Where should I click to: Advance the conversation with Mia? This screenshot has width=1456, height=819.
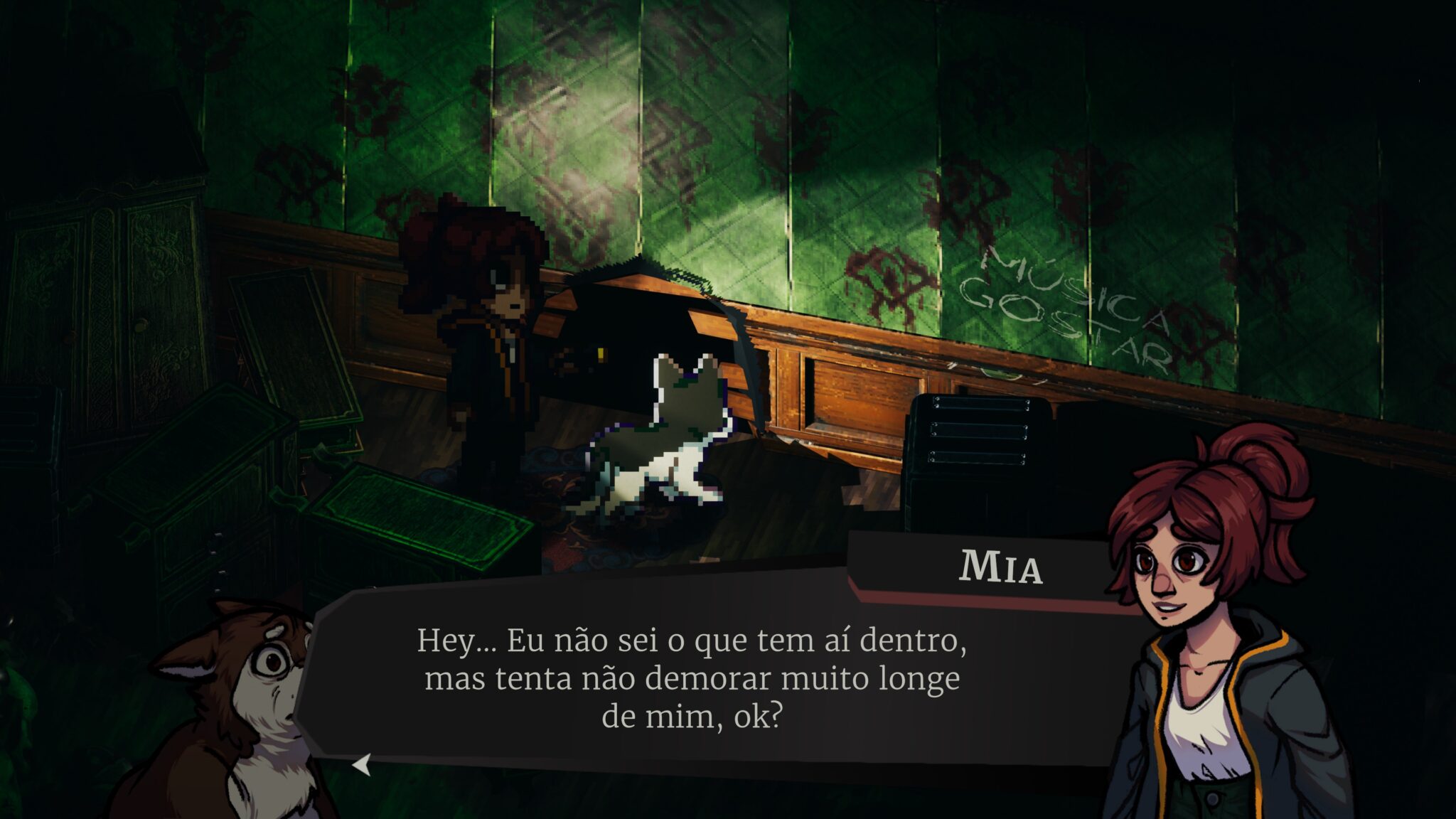pyautogui.click(x=363, y=765)
